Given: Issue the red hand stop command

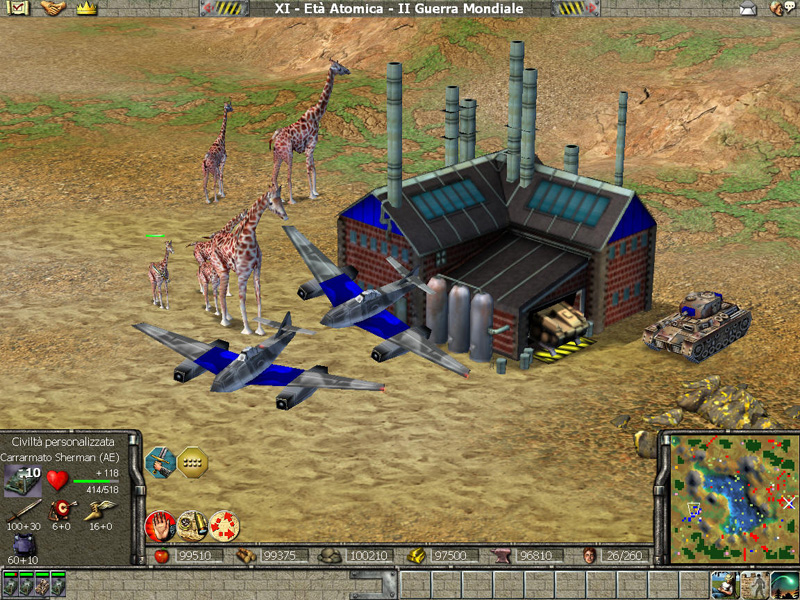Looking at the screenshot, I should (x=160, y=523).
